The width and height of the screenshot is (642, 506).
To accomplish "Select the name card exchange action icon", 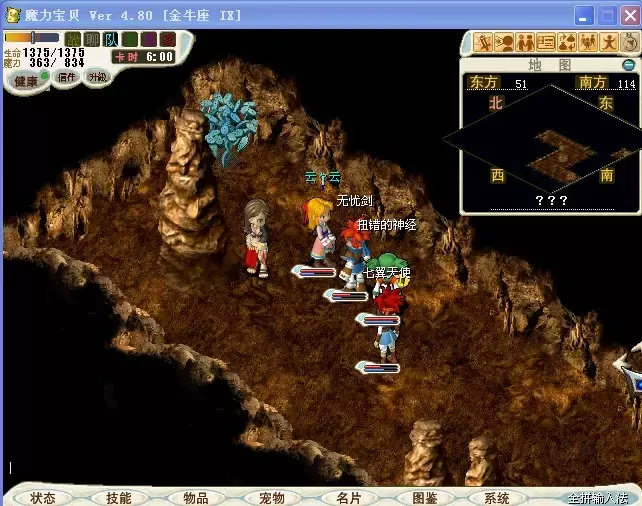I will [546, 42].
